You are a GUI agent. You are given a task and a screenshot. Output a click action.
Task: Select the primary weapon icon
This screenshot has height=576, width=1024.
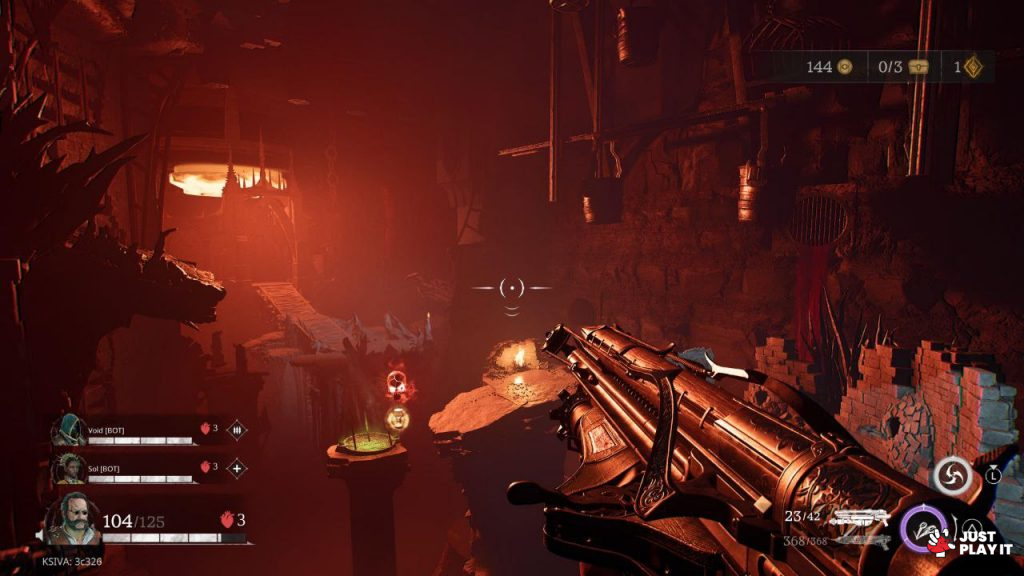861,517
